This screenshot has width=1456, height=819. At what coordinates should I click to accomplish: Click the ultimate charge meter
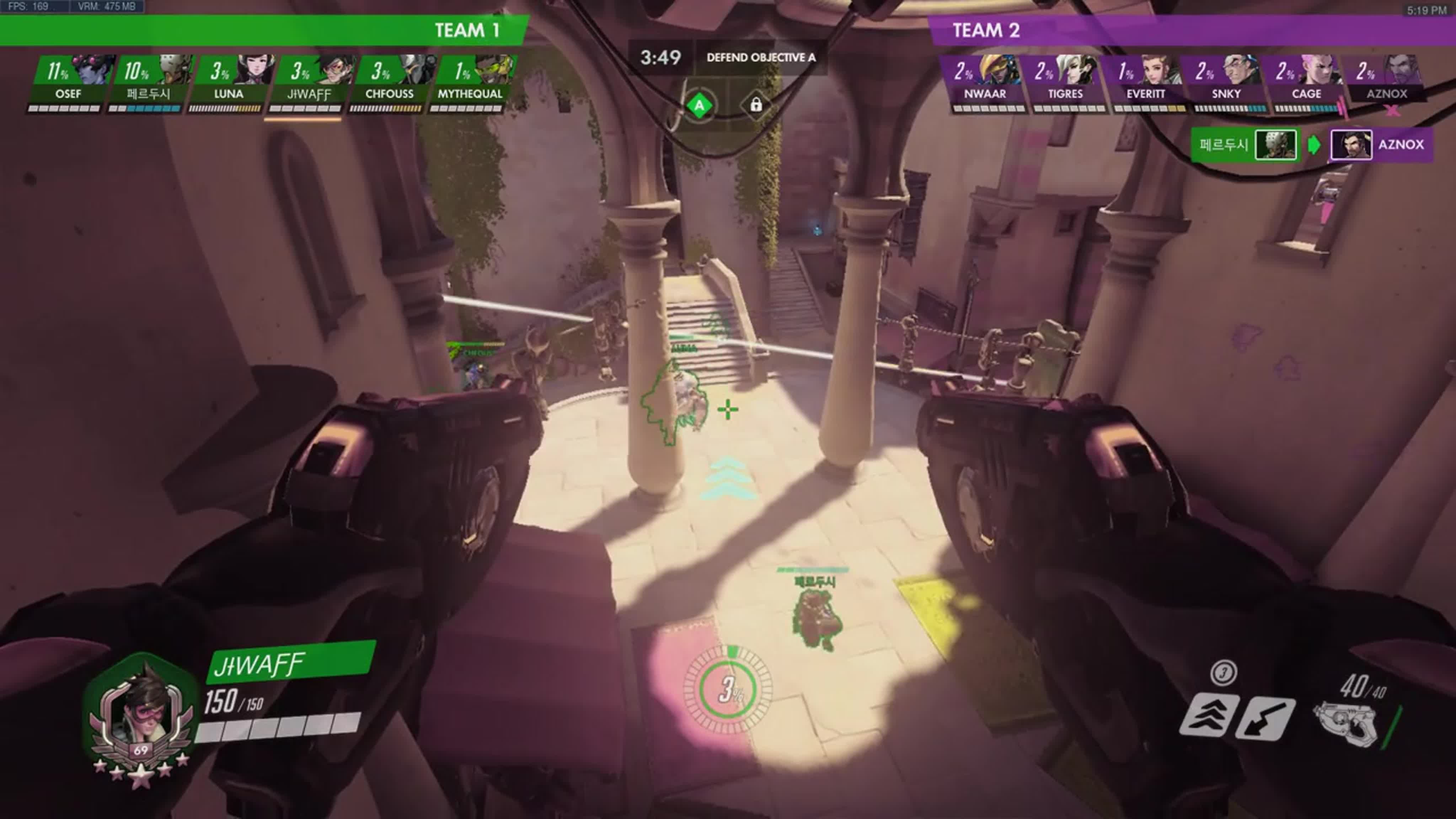tap(728, 690)
